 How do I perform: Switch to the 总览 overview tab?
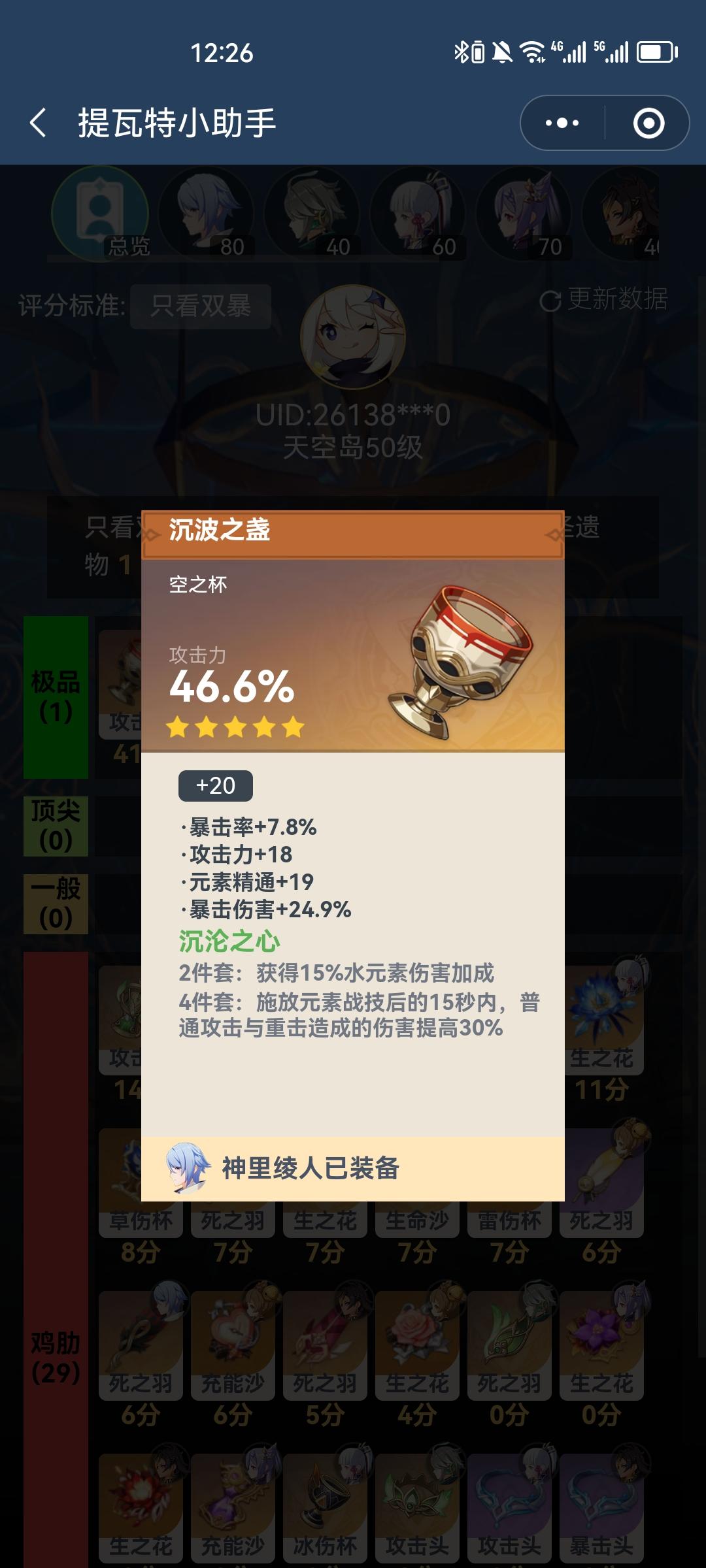pyautogui.click(x=100, y=214)
